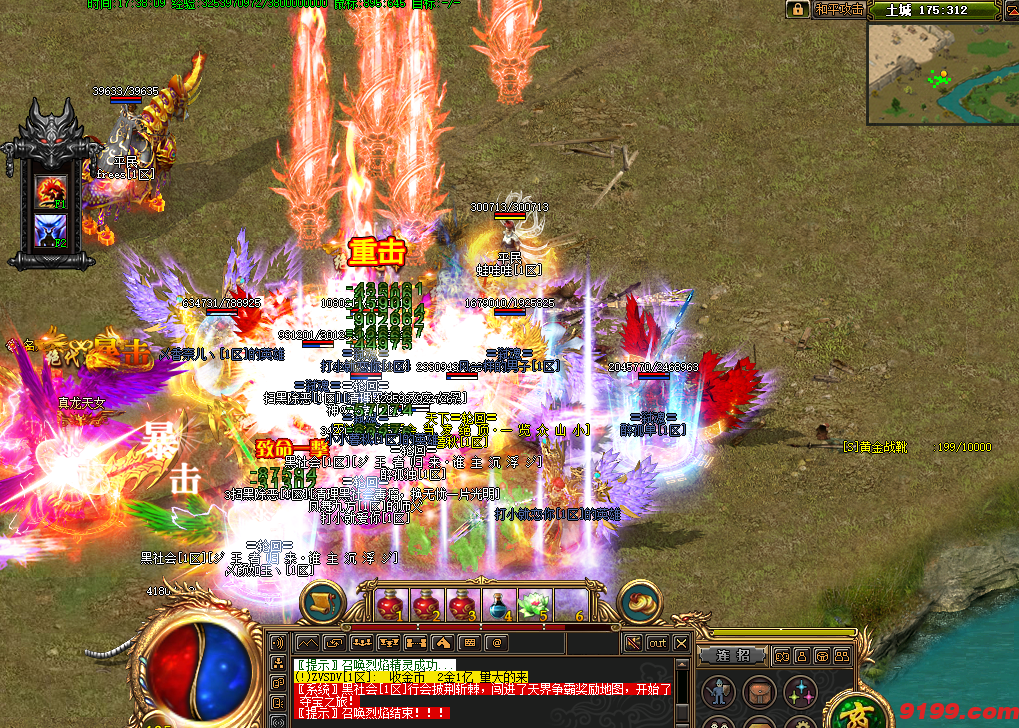Use the lotus flower item in slot 5

coord(534,605)
